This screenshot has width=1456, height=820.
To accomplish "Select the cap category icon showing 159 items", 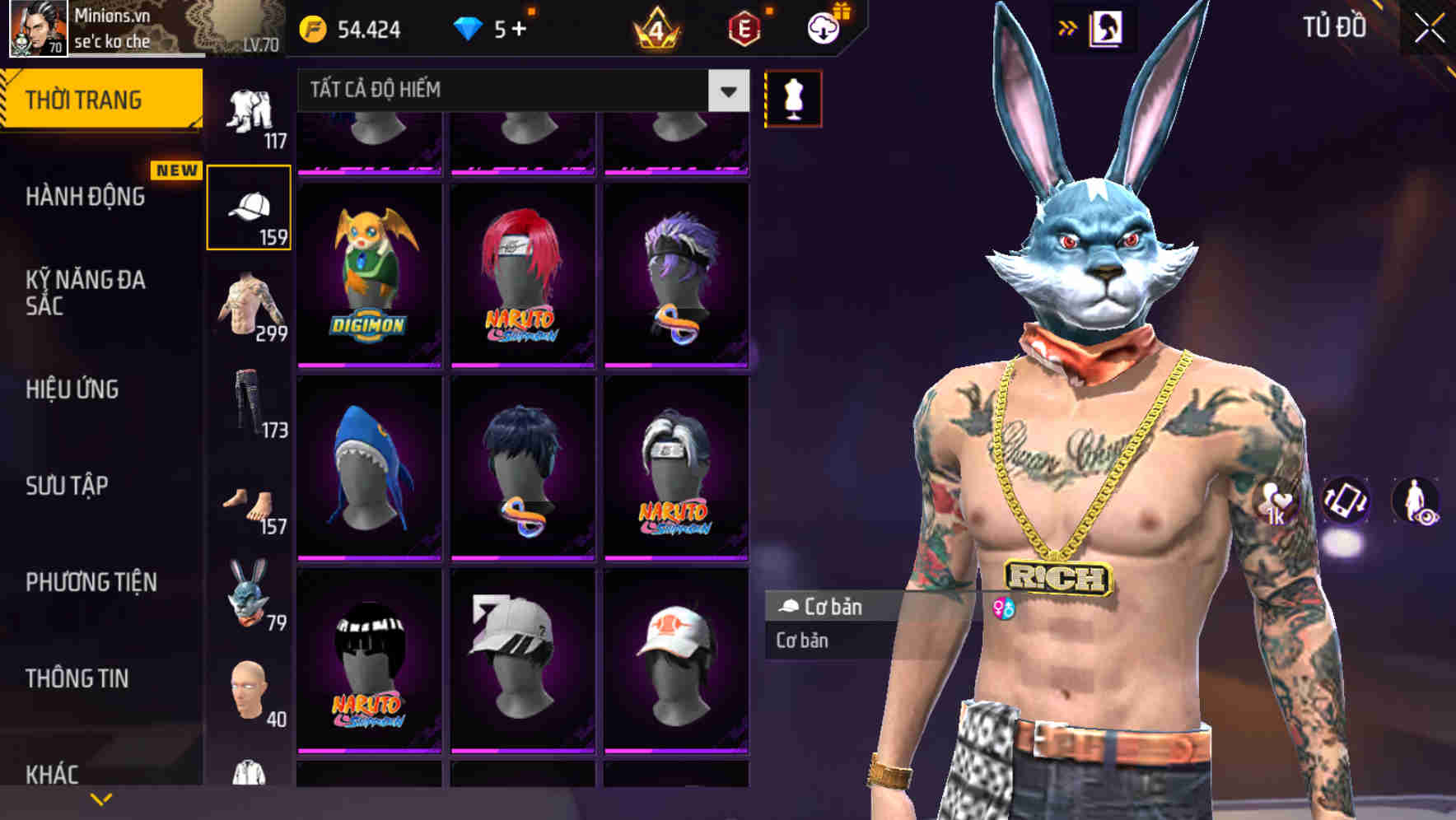I will 249,204.
